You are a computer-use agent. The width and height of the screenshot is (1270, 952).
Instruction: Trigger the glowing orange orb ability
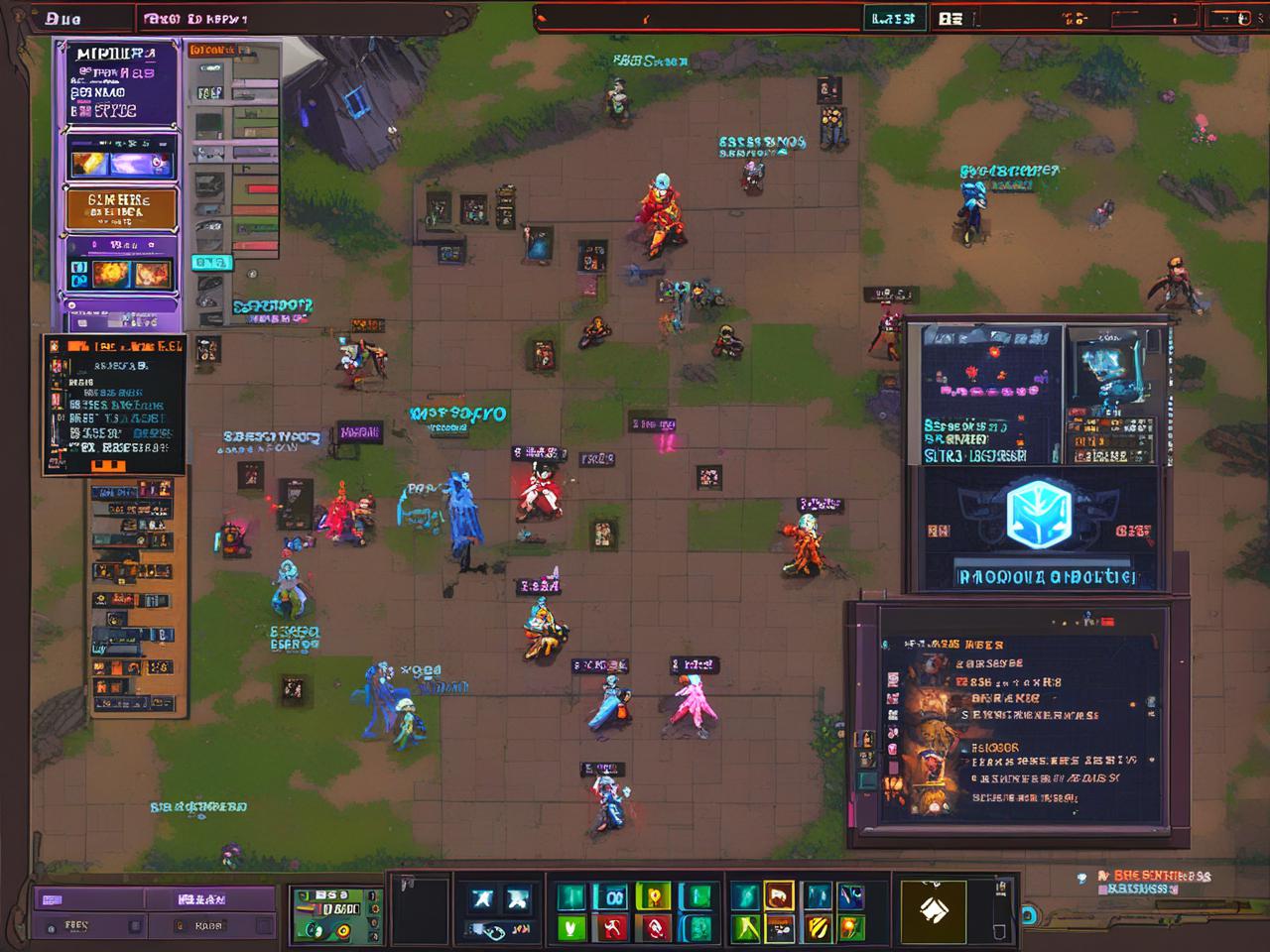[852, 928]
